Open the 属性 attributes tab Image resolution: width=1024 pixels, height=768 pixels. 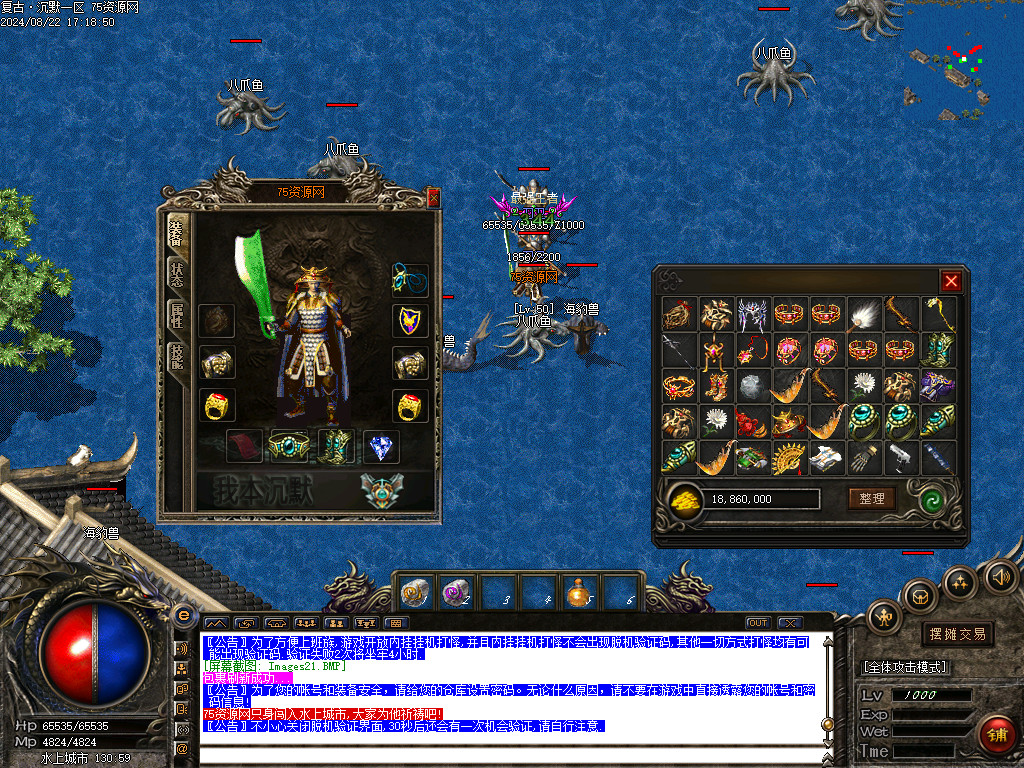point(177,315)
